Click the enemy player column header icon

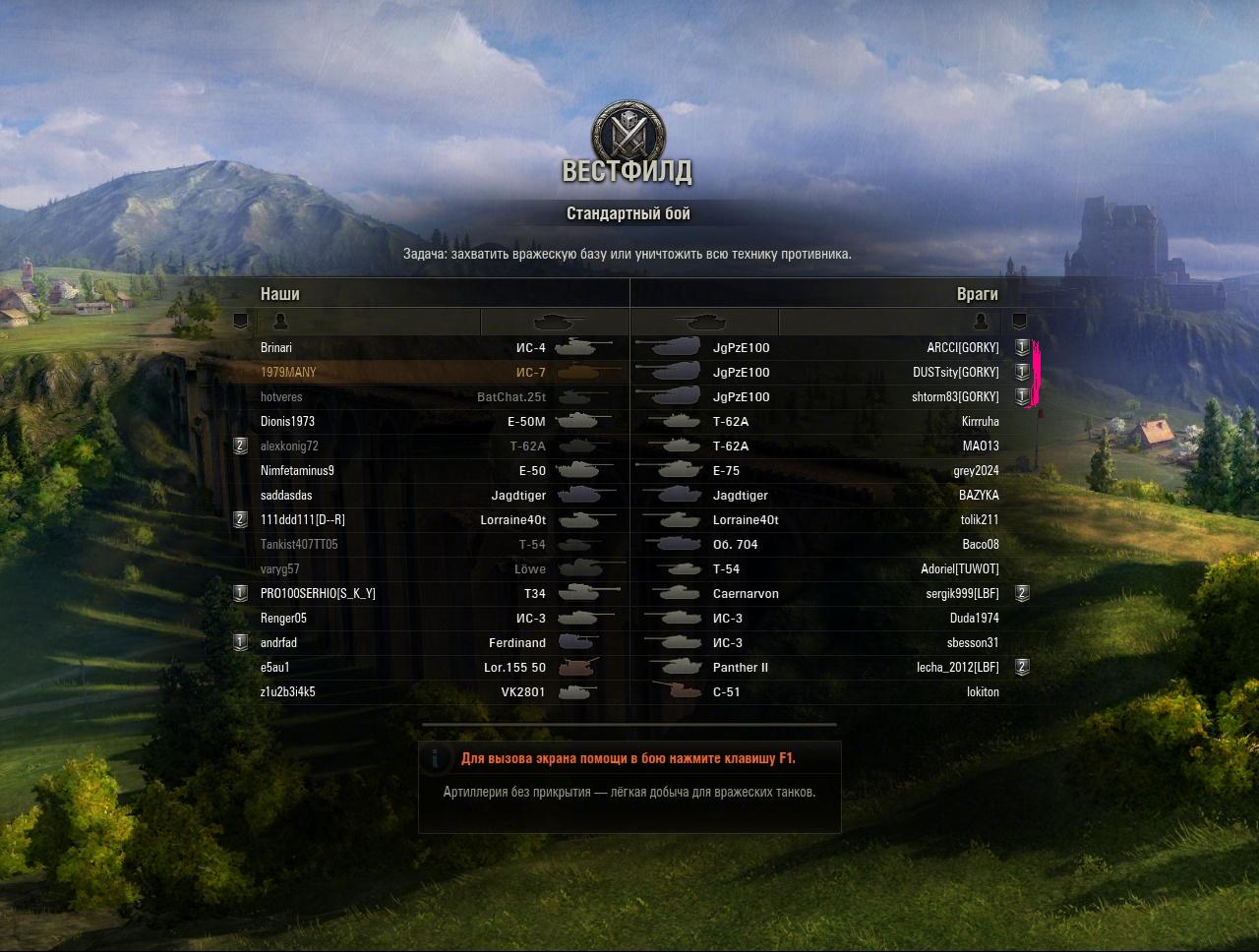pos(980,322)
